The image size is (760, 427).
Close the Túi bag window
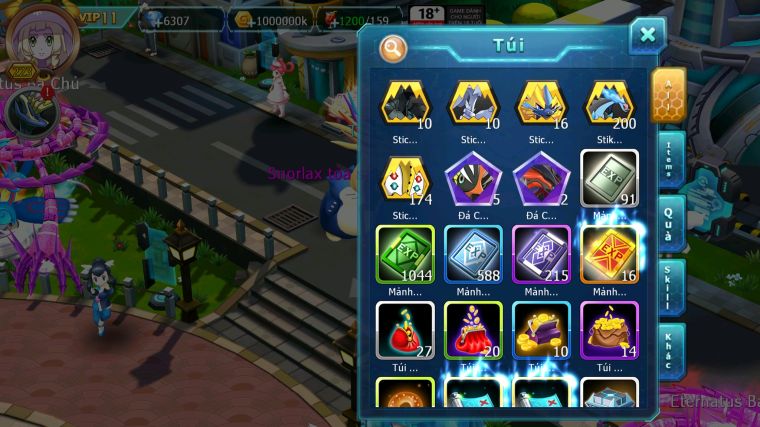[x=647, y=36]
